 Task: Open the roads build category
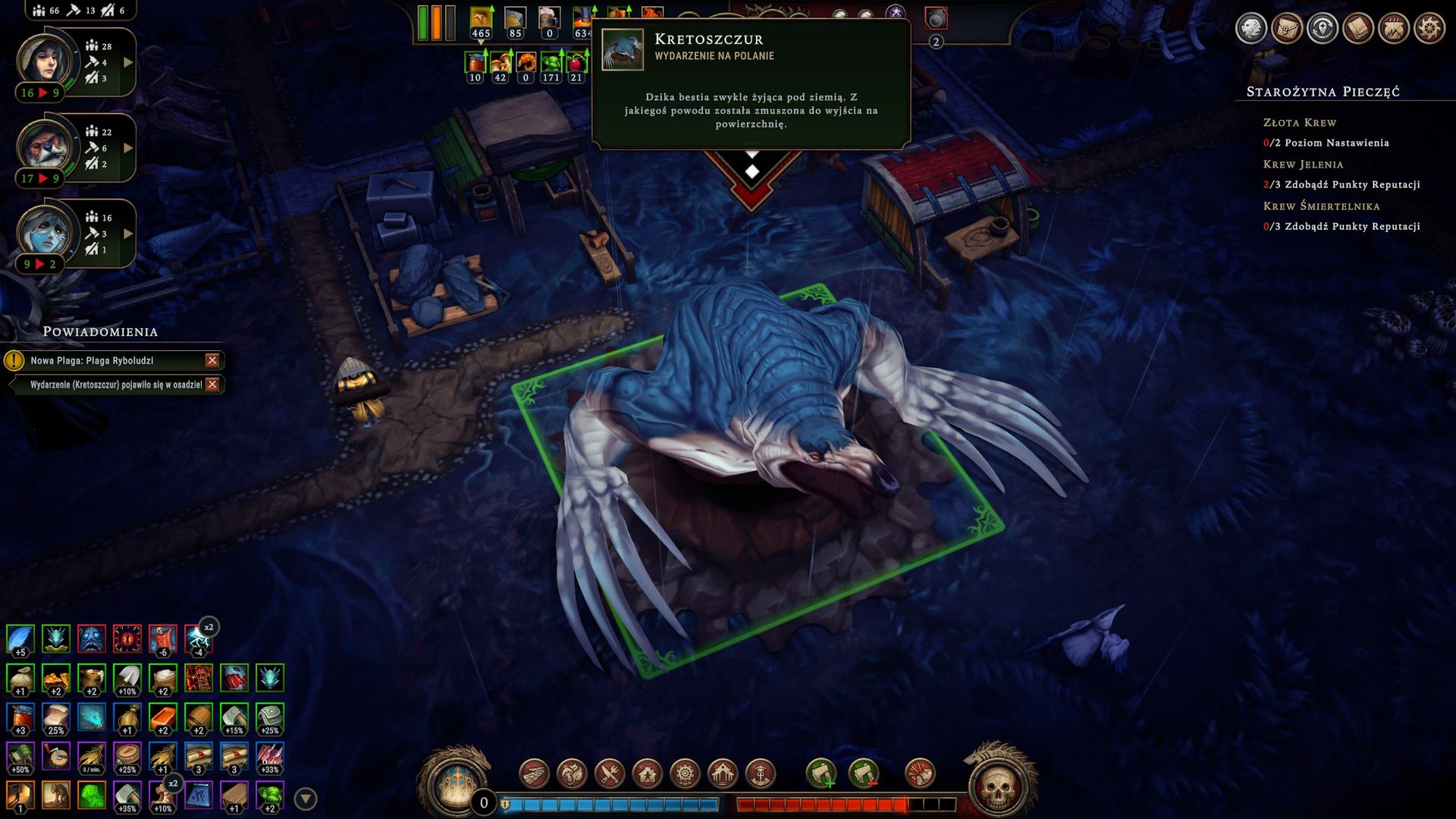(534, 774)
